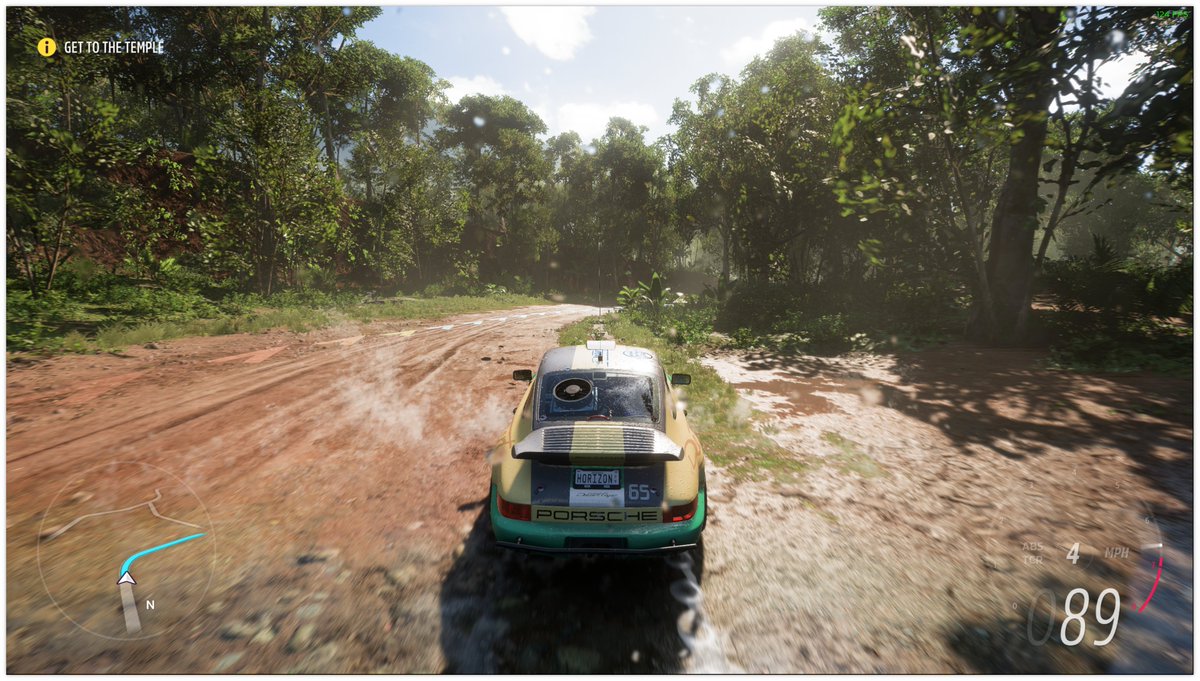Click the circular minimap

[x=125, y=548]
